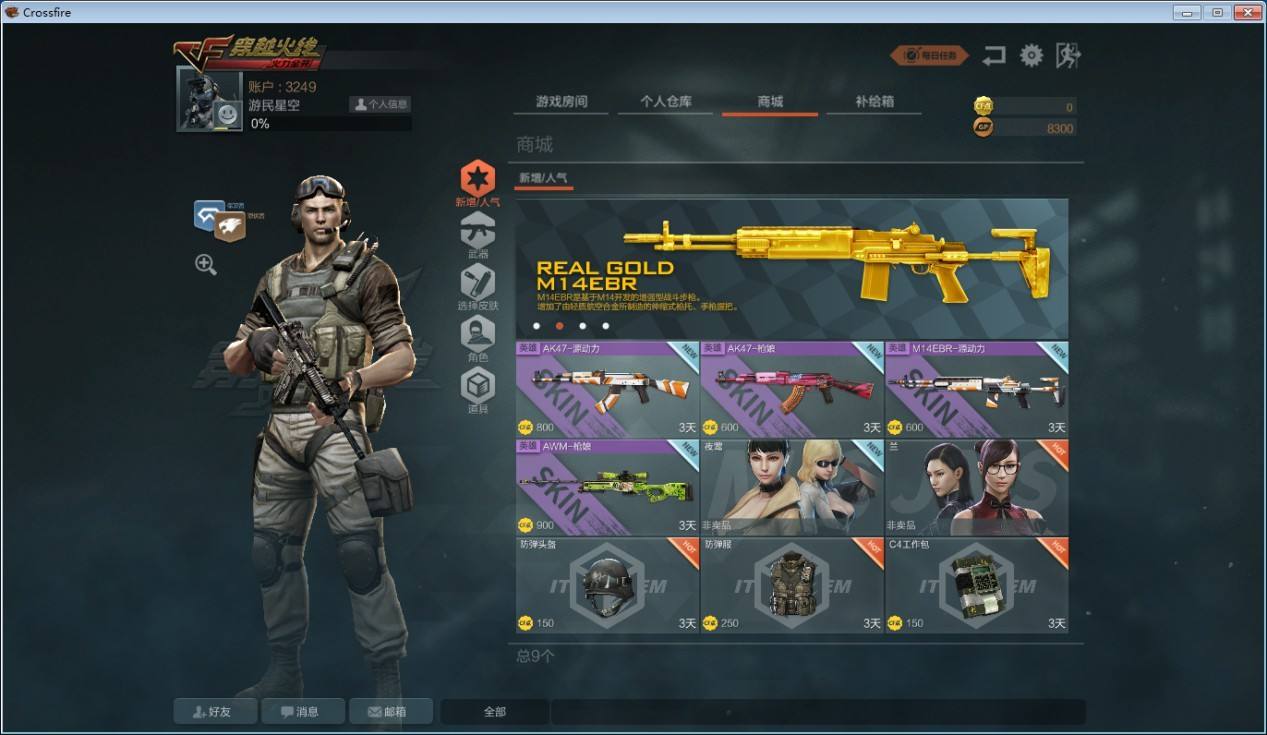Choose the 武器 weapon category

[x=477, y=236]
